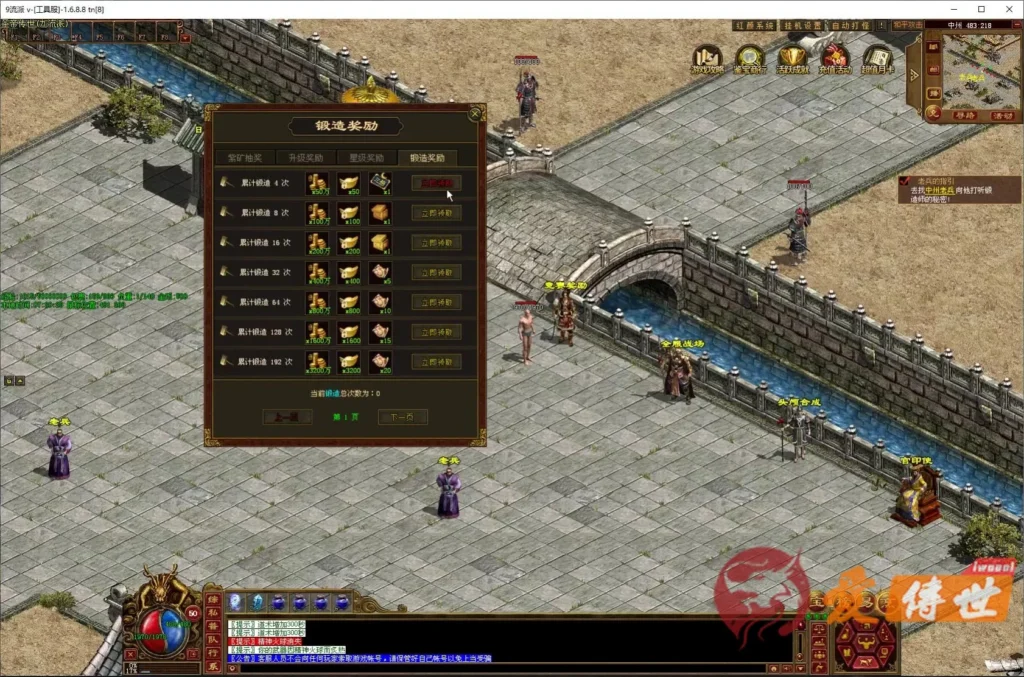Open the 超值月卡 monthly card icon

(x=877, y=59)
